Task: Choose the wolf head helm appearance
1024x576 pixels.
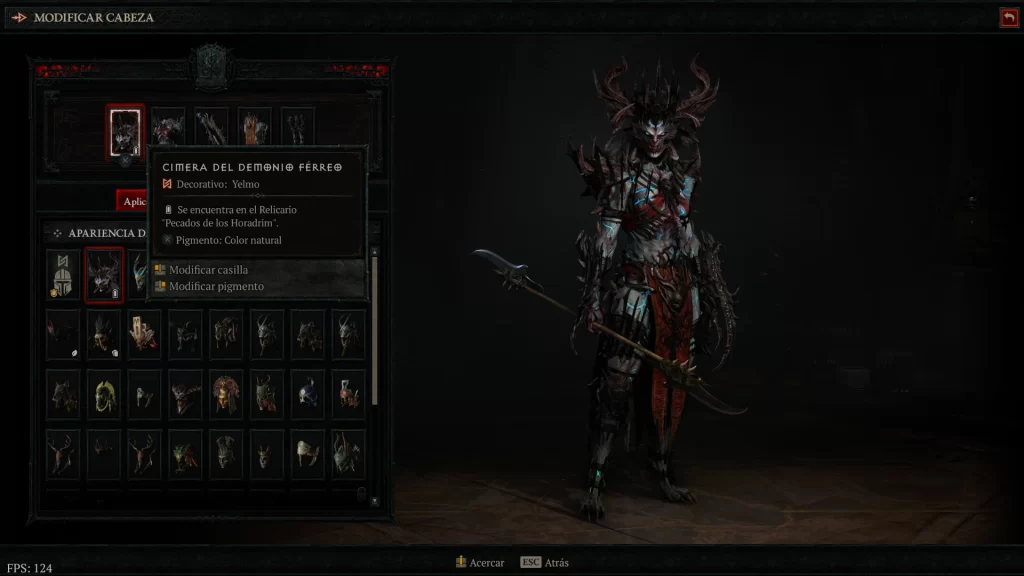Action: [x=63, y=394]
